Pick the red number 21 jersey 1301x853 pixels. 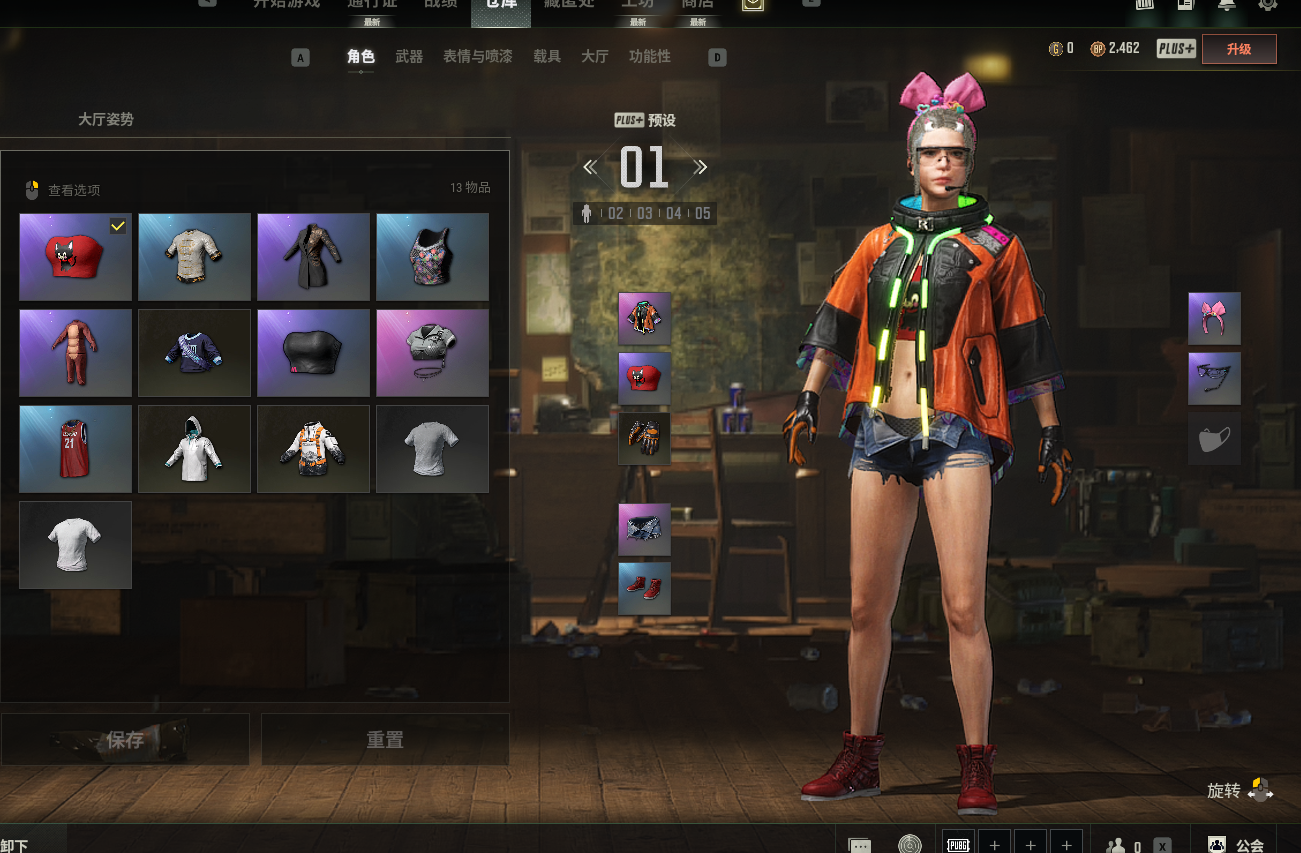coord(76,449)
